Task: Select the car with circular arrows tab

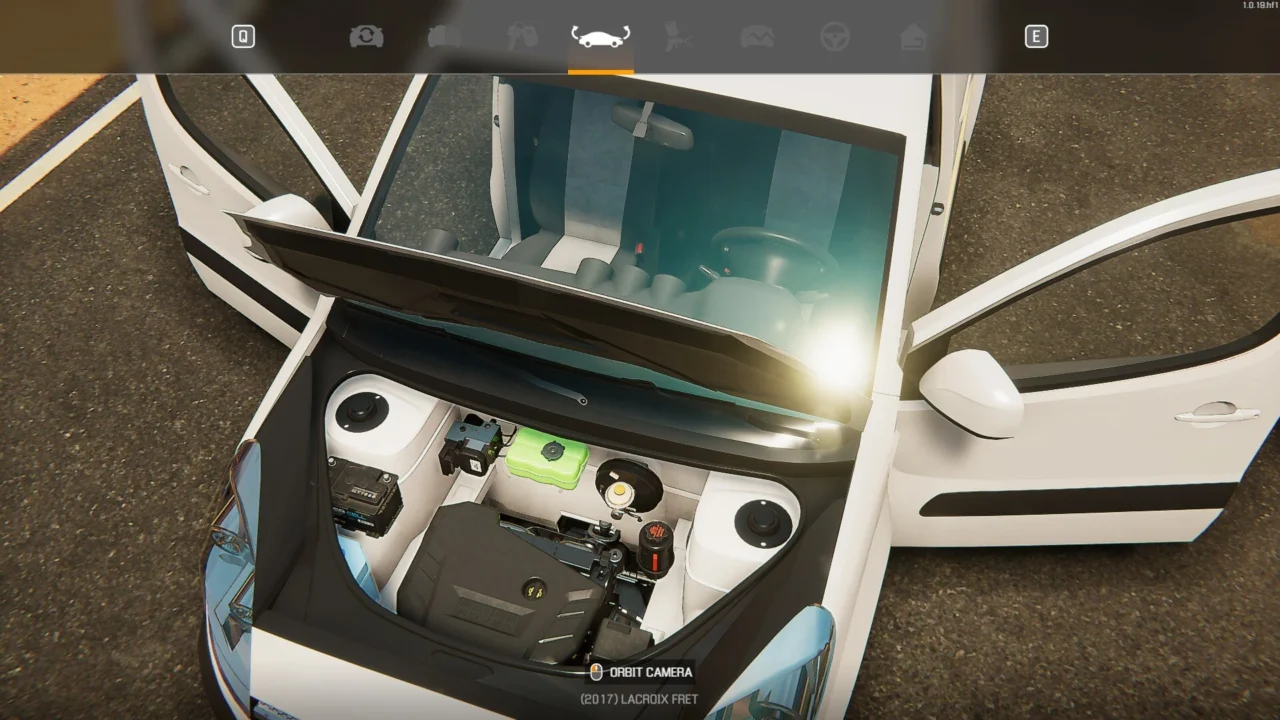Action: click(366, 37)
